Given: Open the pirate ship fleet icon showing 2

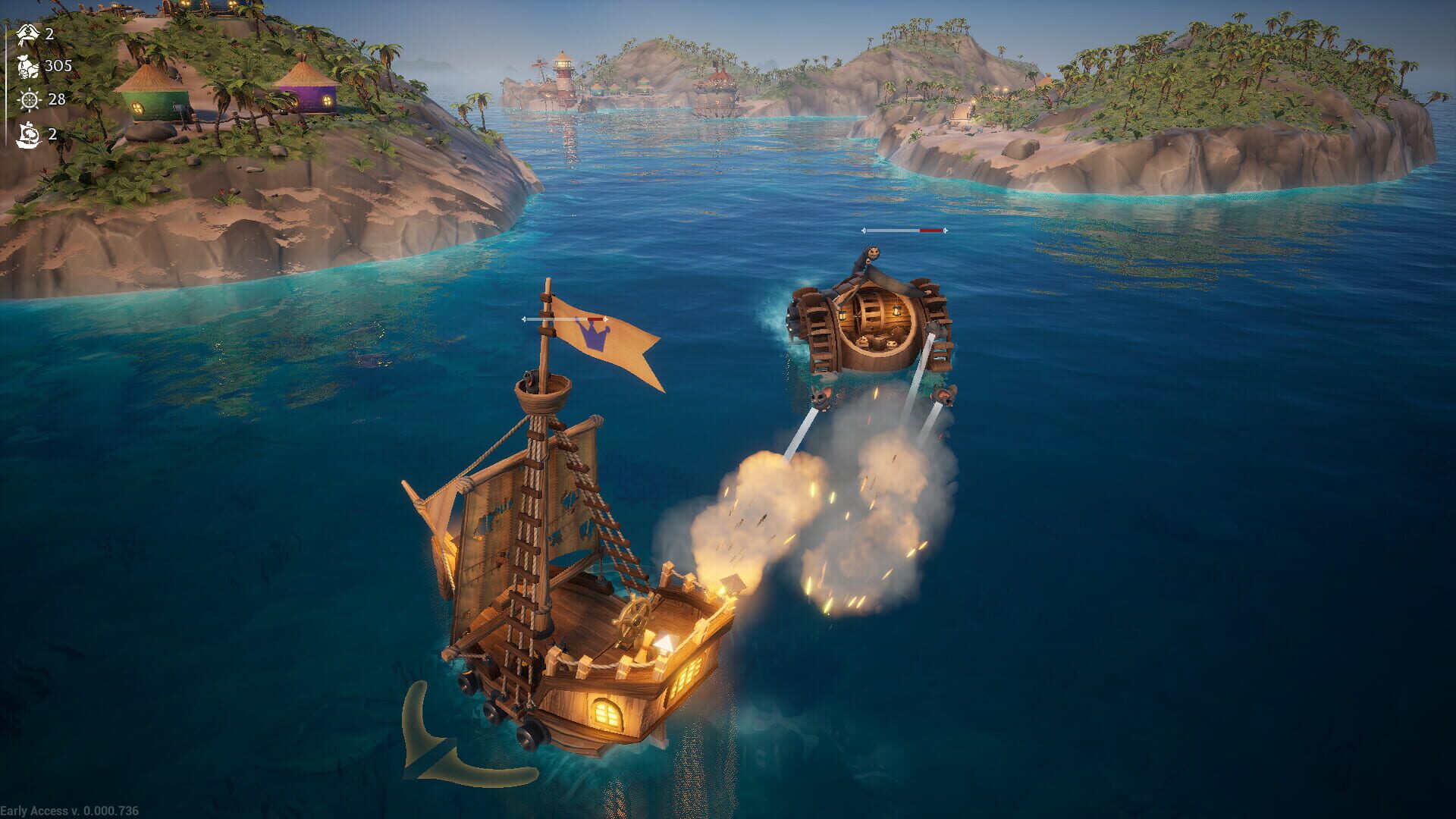Looking at the screenshot, I should point(29,134).
